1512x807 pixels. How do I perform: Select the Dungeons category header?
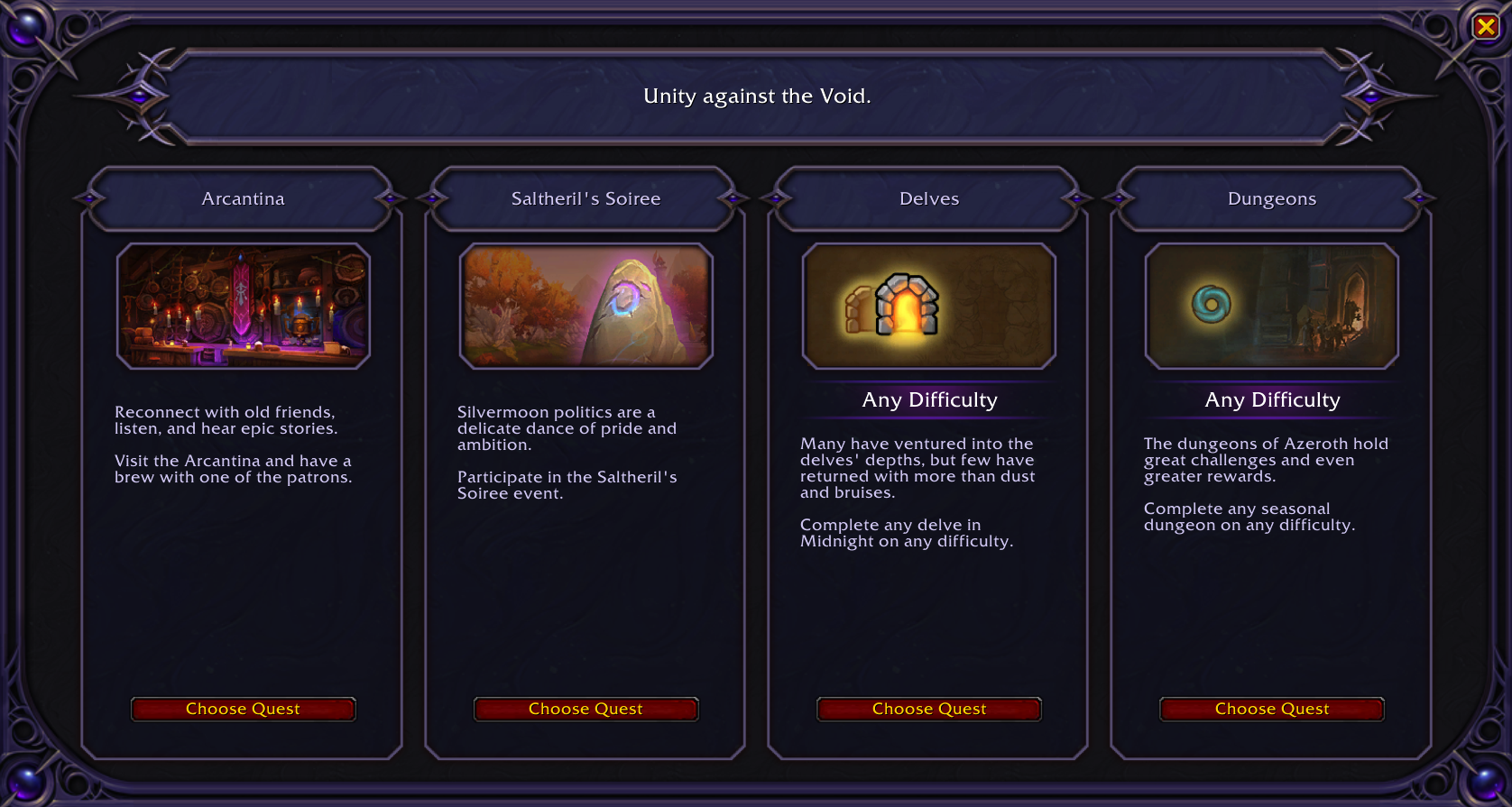(x=1272, y=198)
